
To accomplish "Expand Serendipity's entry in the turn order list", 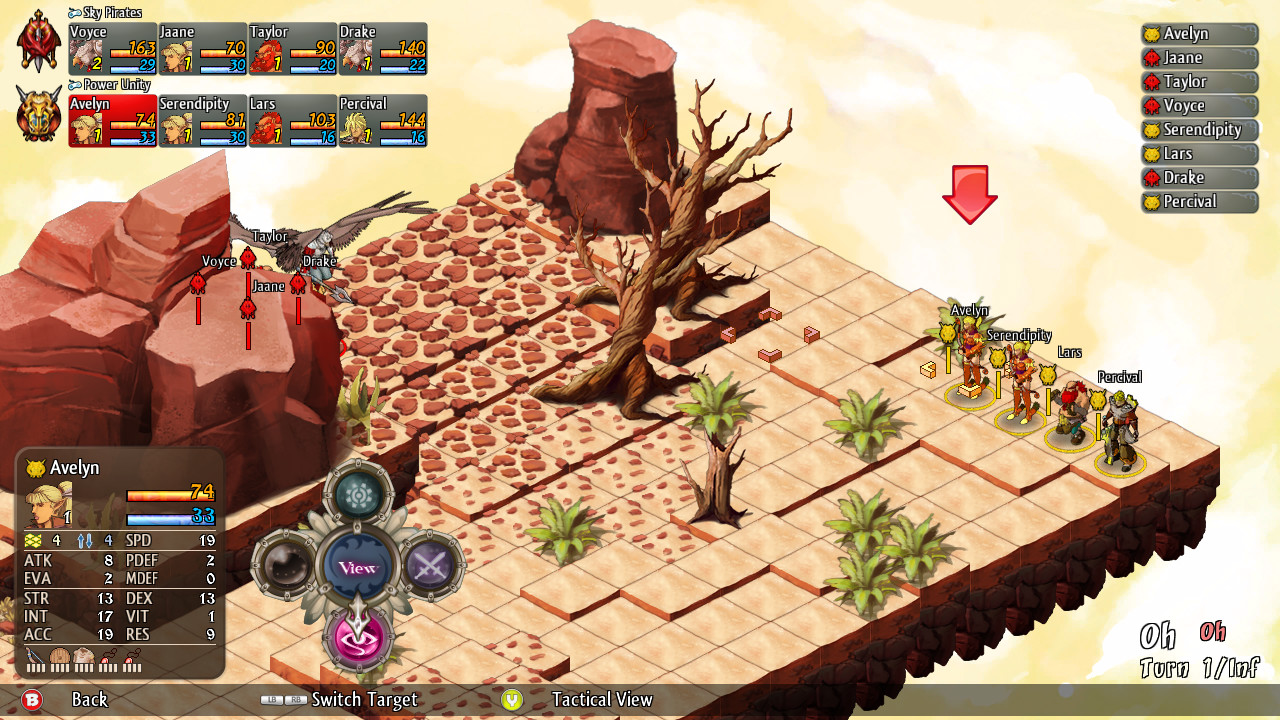I will (1199, 130).
